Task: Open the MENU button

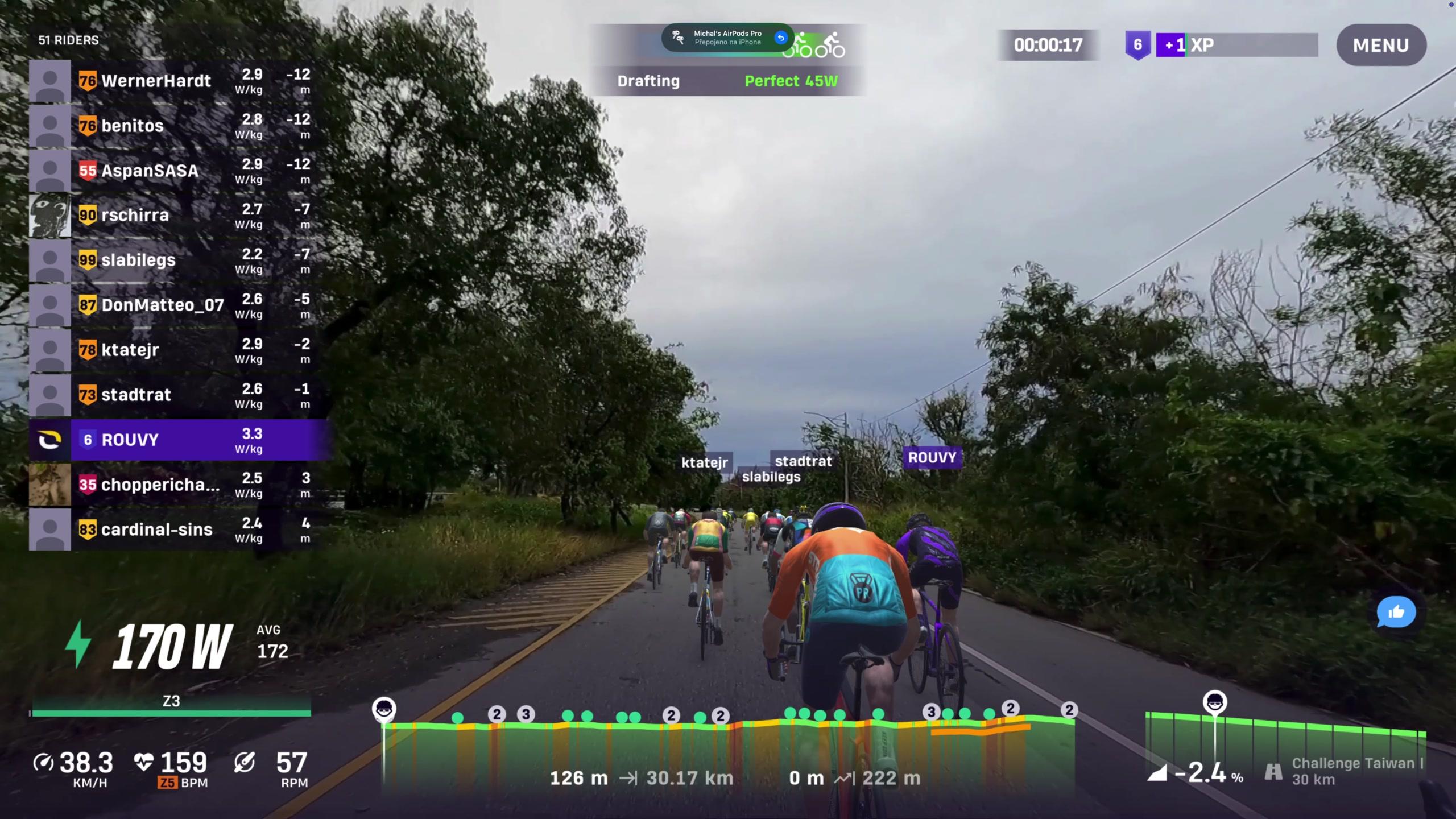Action: [1381, 45]
